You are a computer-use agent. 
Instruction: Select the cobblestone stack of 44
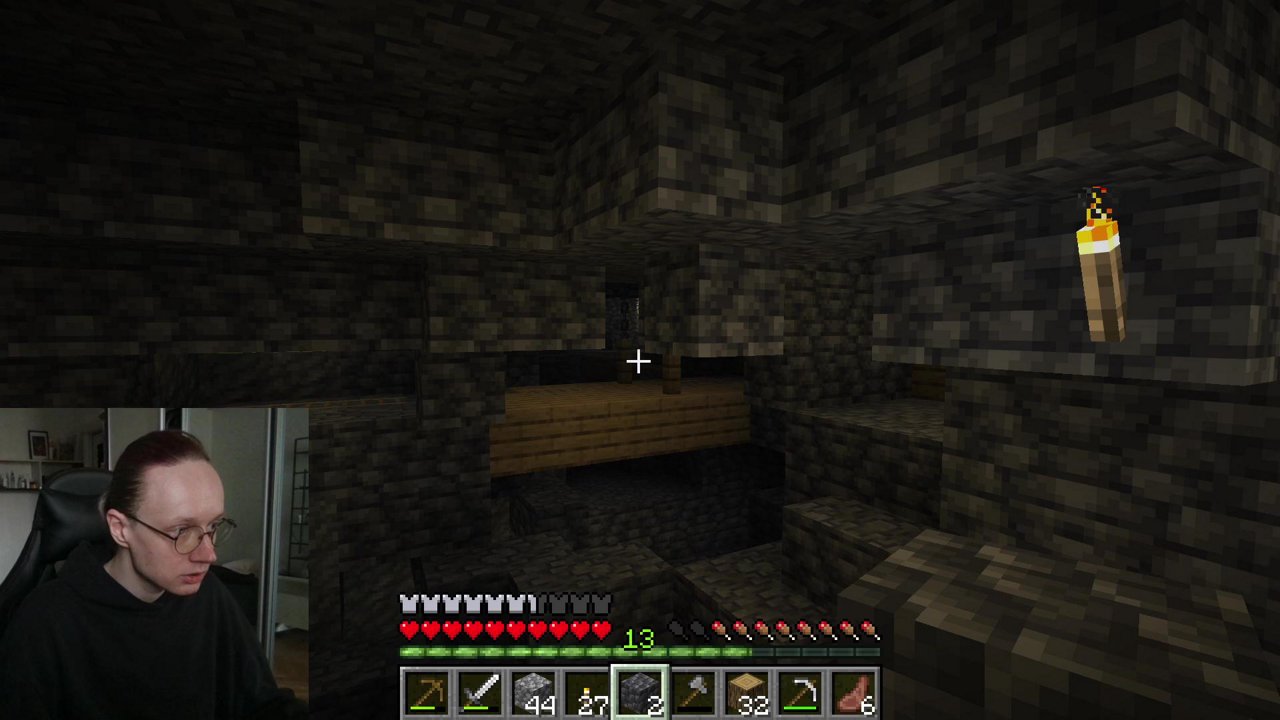click(x=534, y=690)
